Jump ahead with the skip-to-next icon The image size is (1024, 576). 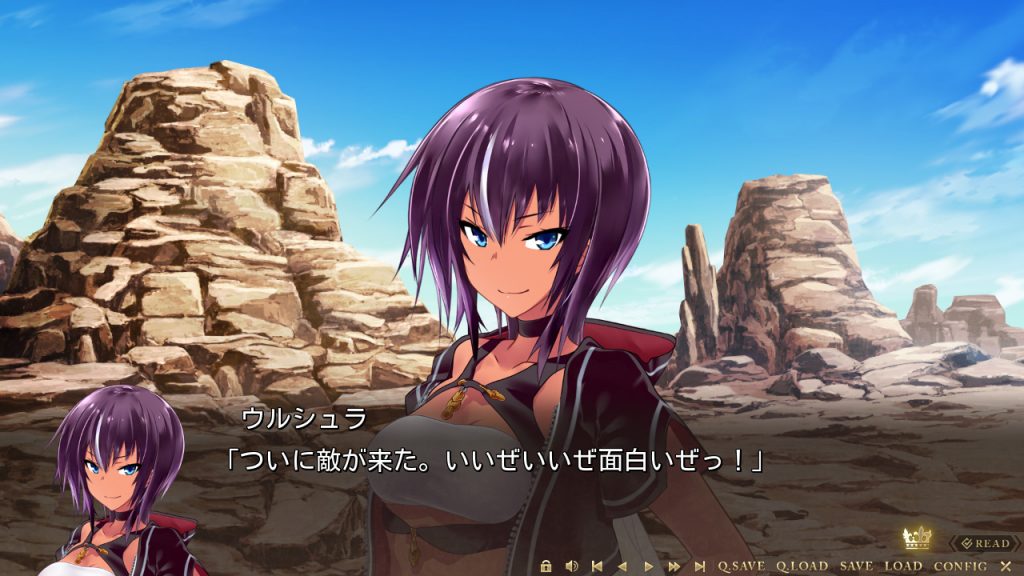click(700, 566)
